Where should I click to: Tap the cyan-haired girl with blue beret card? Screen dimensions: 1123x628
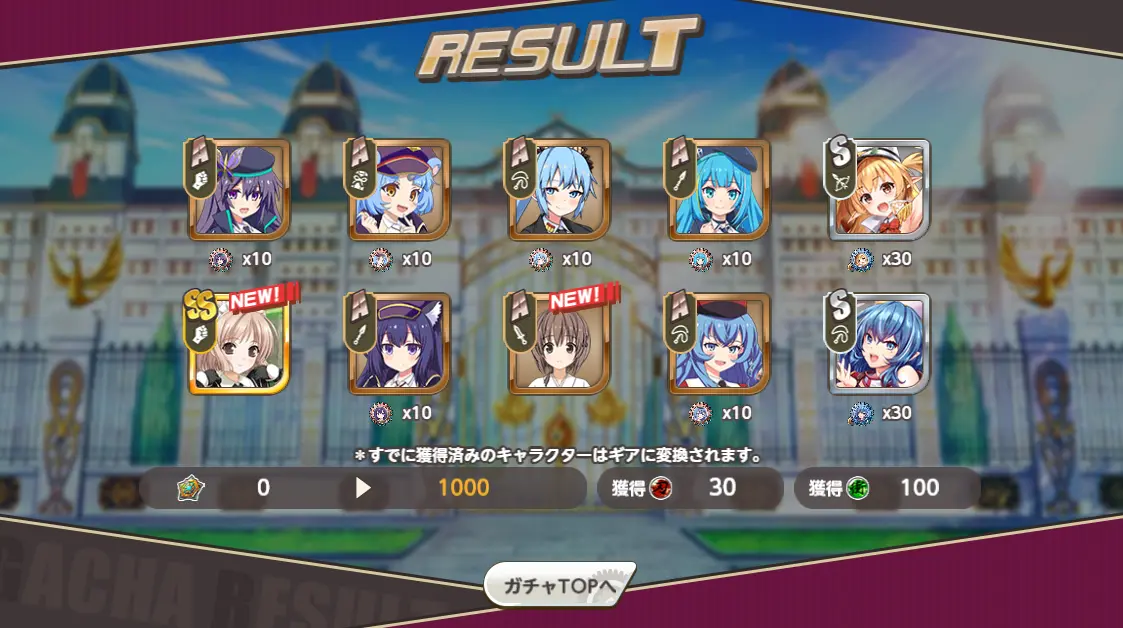[x=720, y=190]
